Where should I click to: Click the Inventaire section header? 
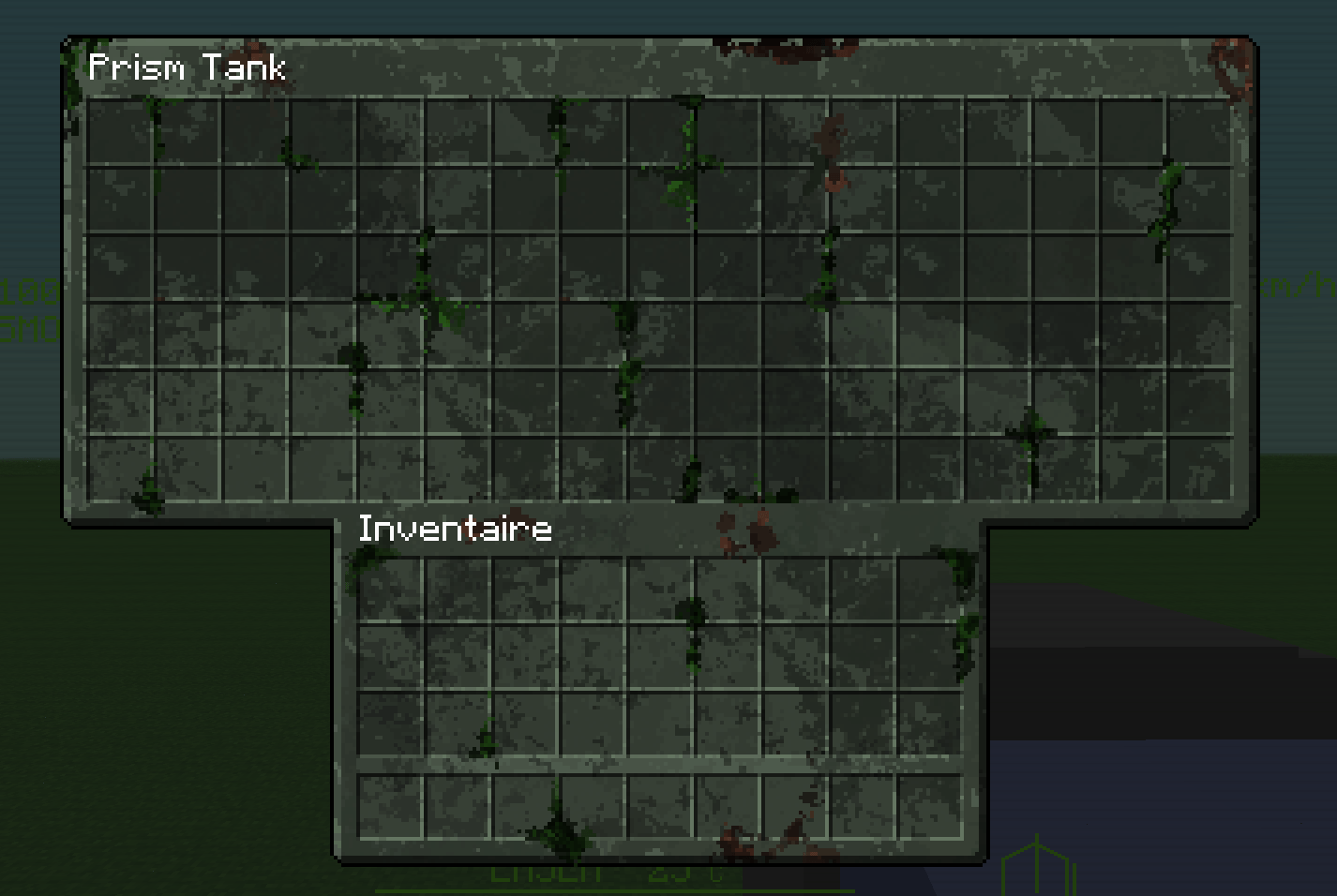[454, 528]
